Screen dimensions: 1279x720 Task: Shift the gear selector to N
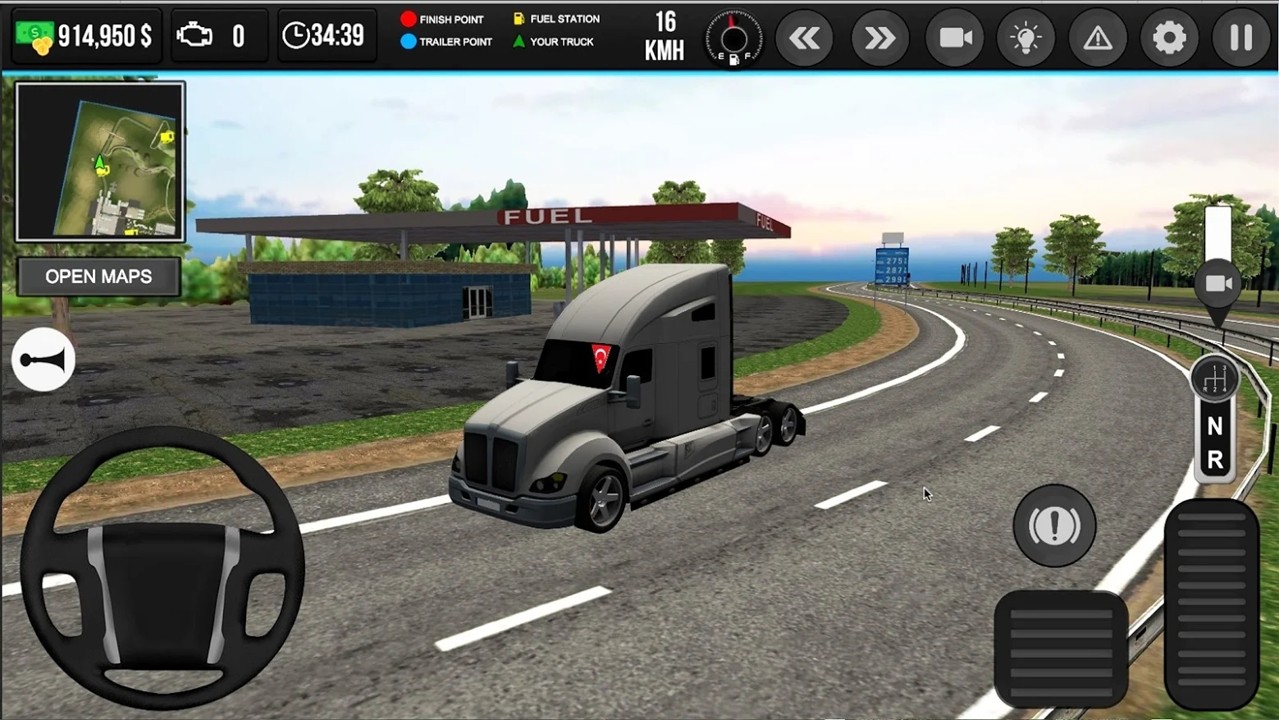coord(1215,426)
